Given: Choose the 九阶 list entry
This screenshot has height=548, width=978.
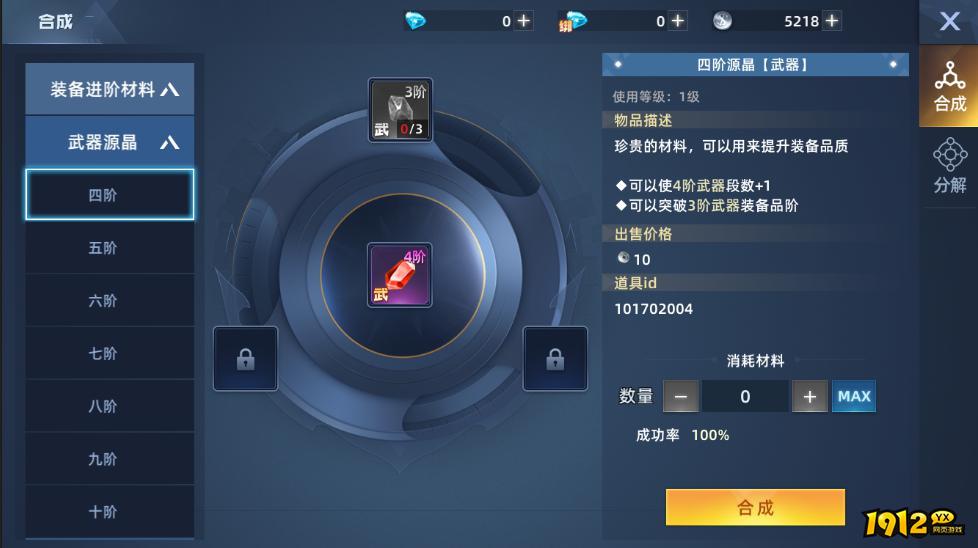Looking at the screenshot, I should pos(110,459).
